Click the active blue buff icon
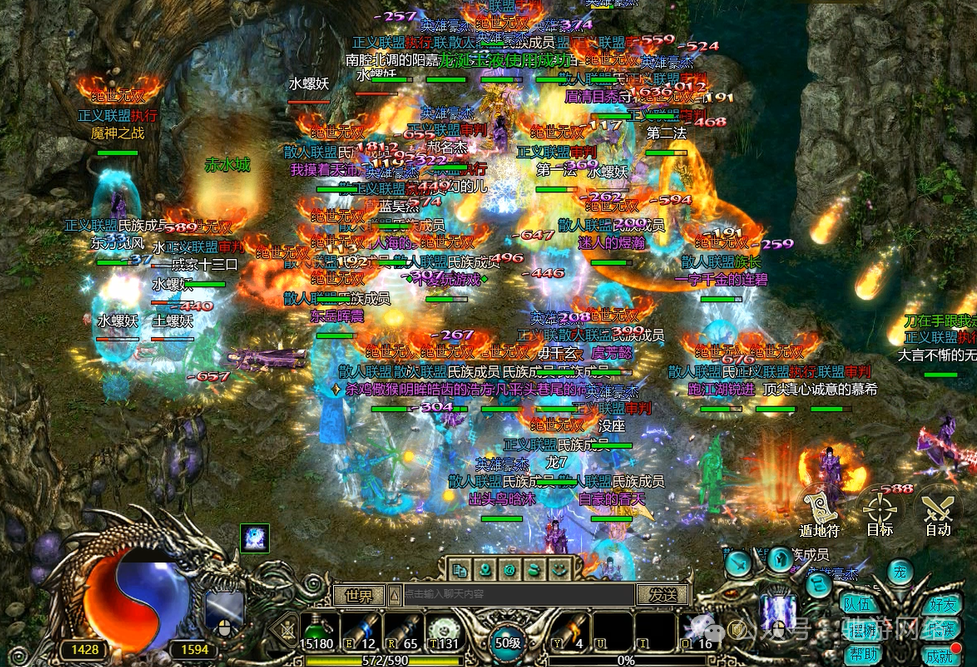Viewport: 977px width, 667px height. coord(255,538)
